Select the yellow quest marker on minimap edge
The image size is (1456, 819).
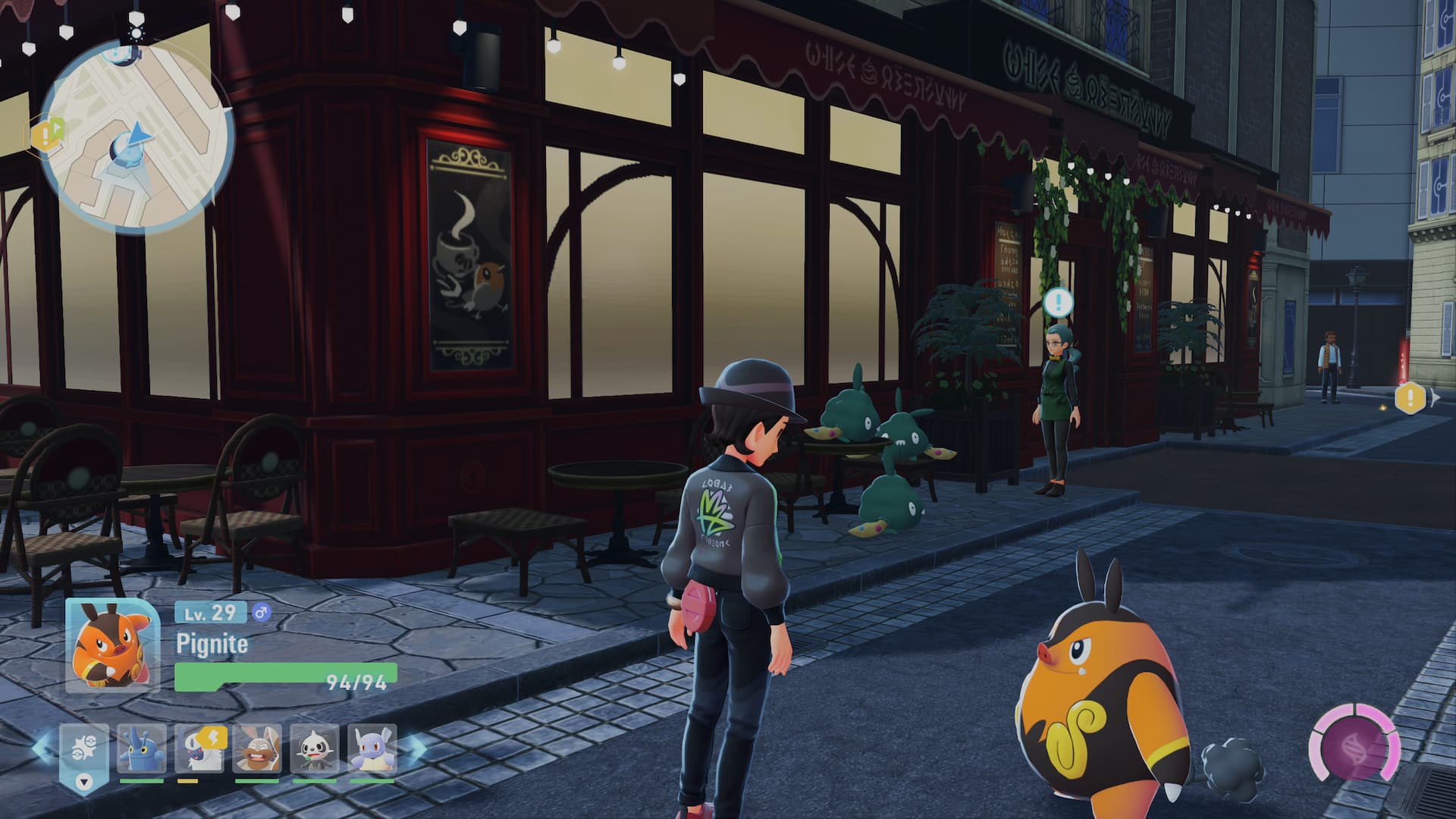[47, 136]
